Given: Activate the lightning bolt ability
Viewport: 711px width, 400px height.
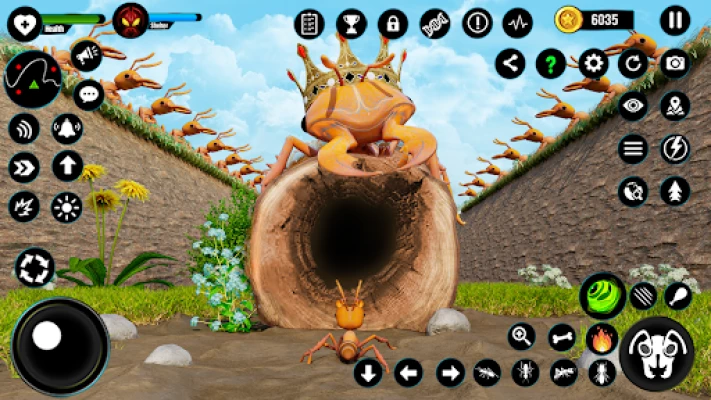Looking at the screenshot, I should (x=675, y=149).
